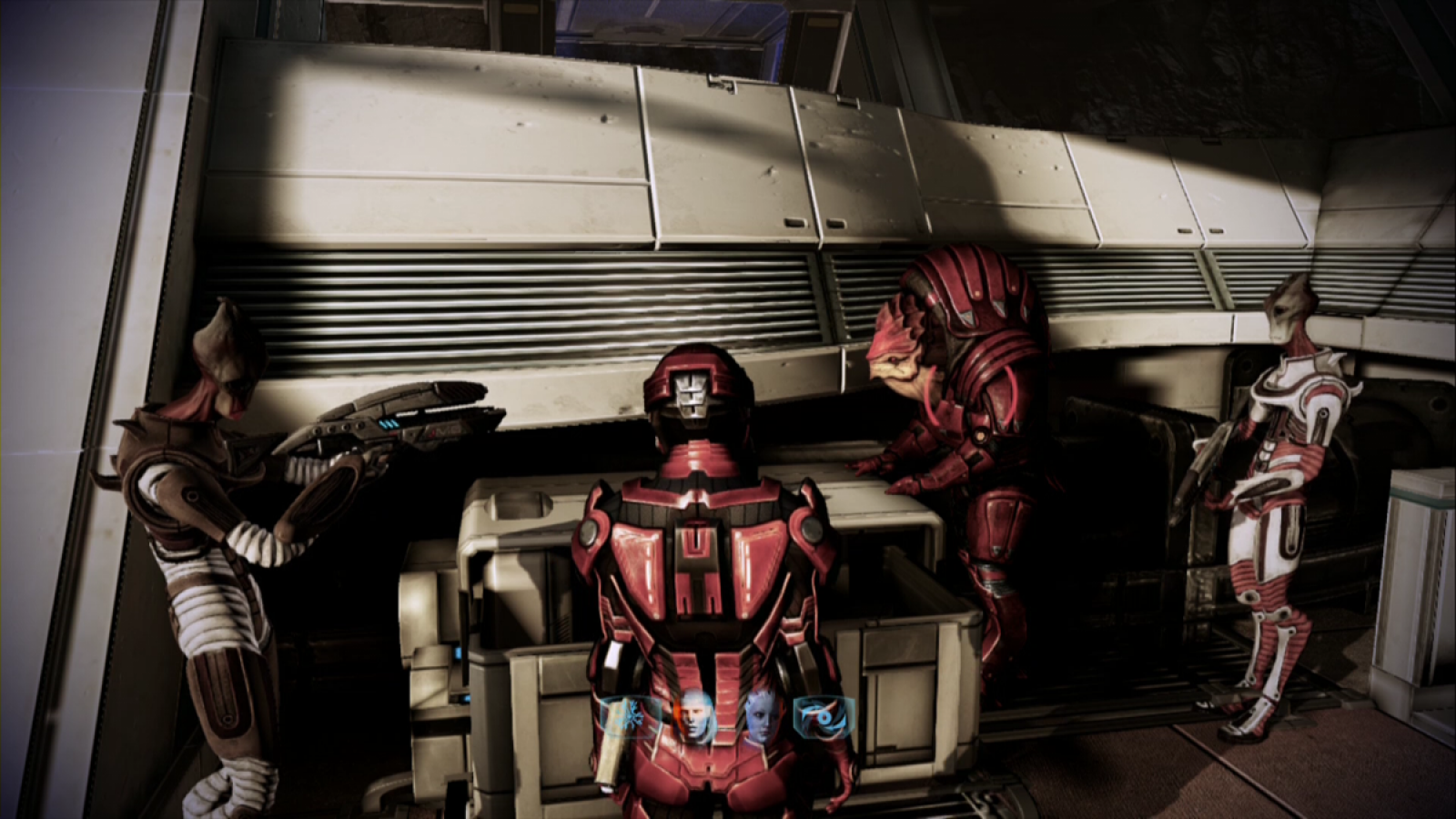This screenshot has height=819, width=1456.
Task: Tap the biotic power icon's inner blue orb
Action: coord(825,716)
